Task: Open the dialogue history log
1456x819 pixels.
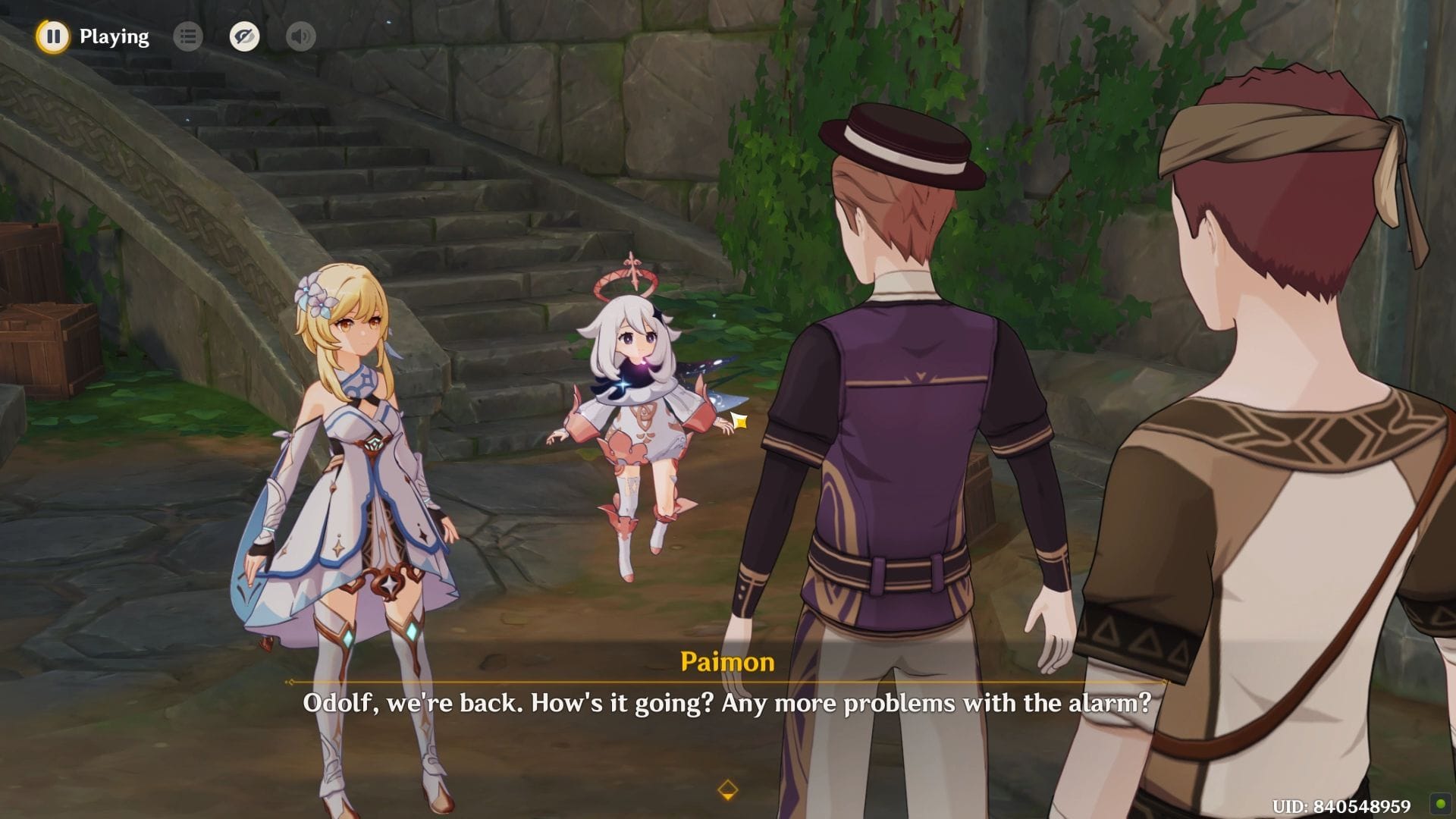Action: pos(188,36)
